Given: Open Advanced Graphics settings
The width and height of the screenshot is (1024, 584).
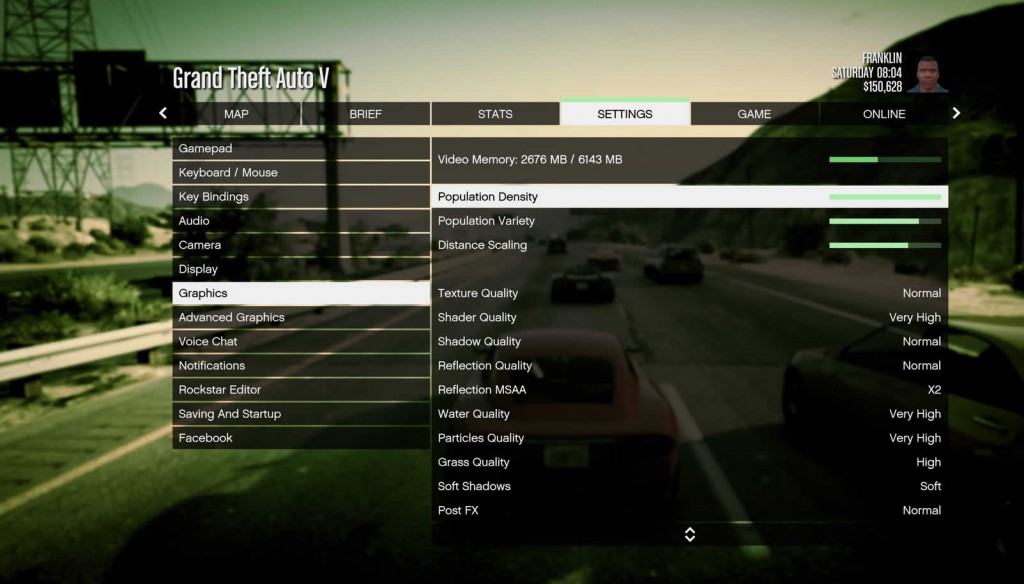Looking at the screenshot, I should [301, 318].
